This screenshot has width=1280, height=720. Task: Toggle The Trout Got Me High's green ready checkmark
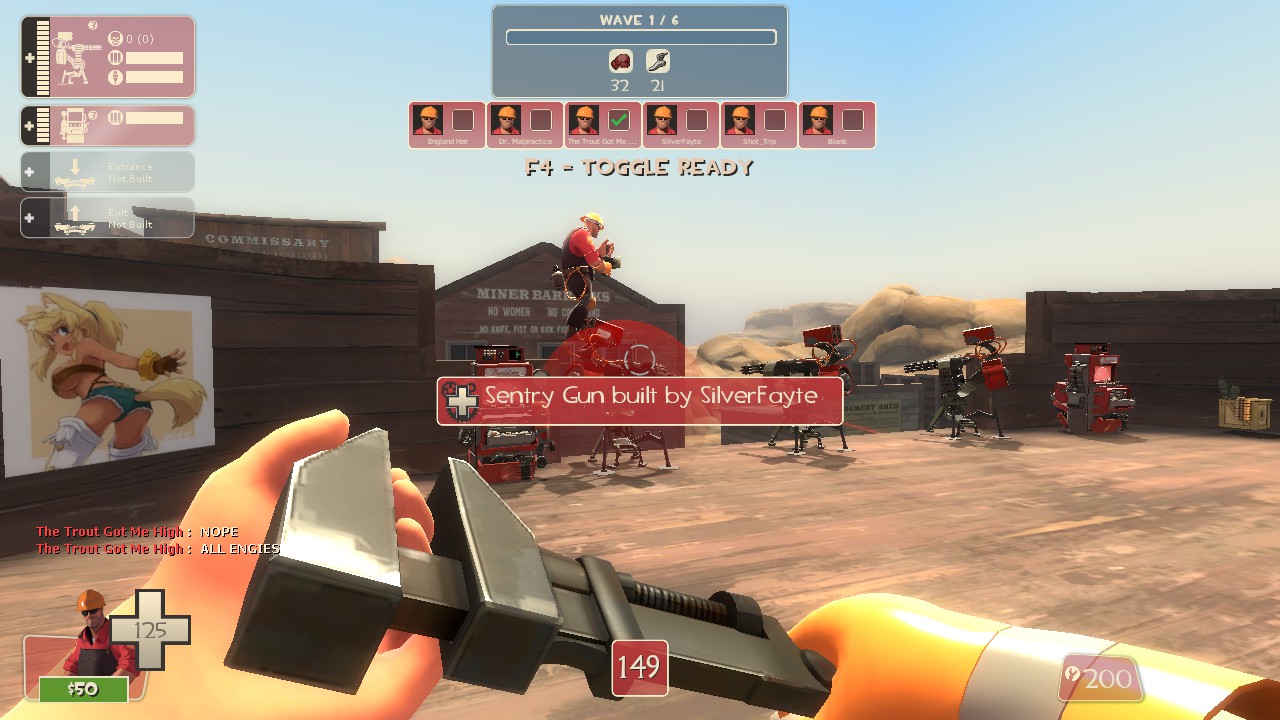pos(619,121)
